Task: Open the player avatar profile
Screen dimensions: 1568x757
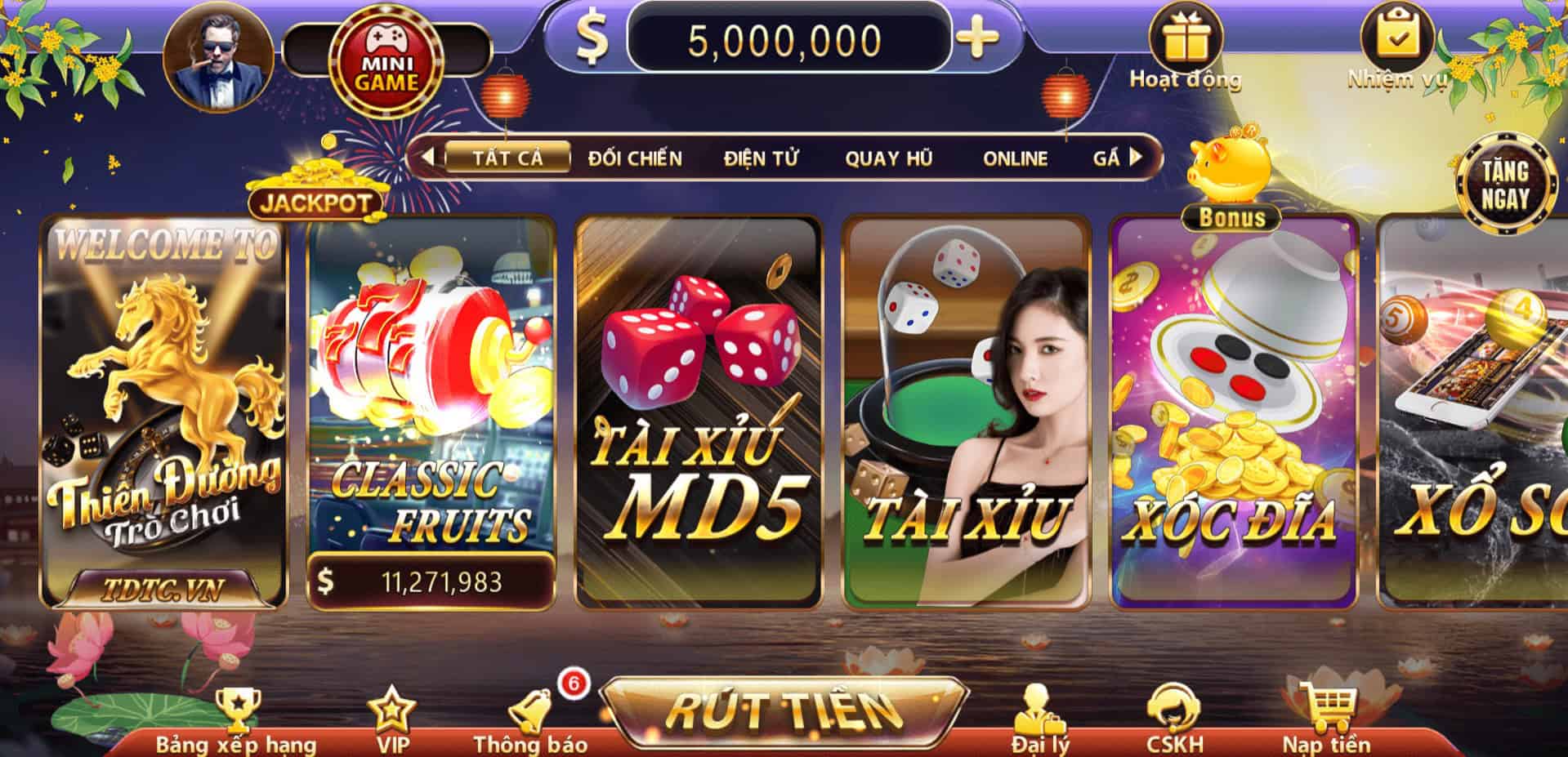Action: 217,59
